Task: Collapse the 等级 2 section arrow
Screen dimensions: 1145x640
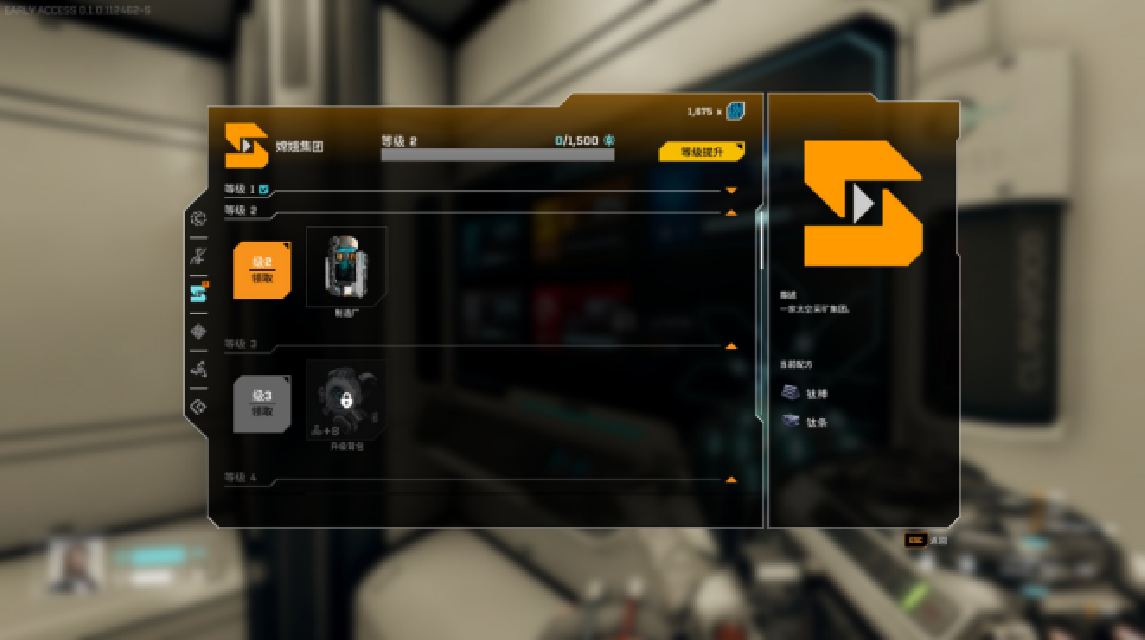Action: 731,212
